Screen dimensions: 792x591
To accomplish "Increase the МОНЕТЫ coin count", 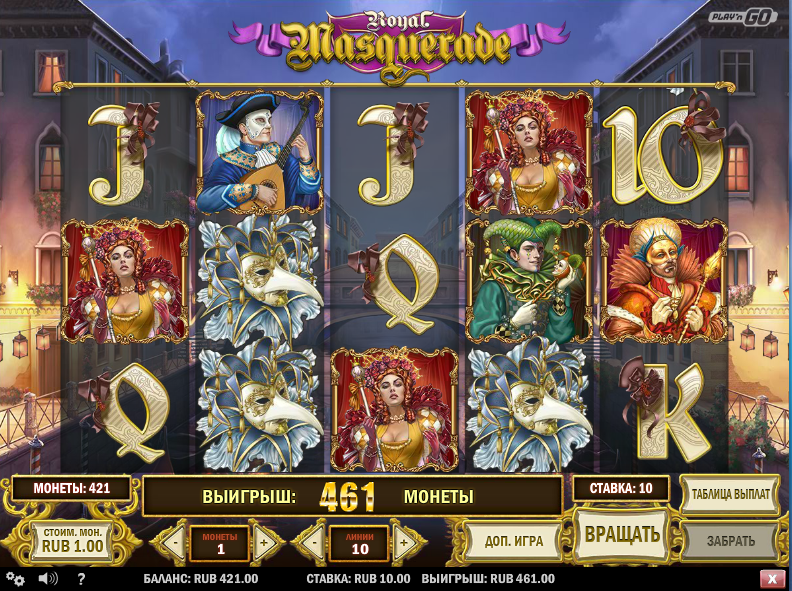I will (265, 543).
